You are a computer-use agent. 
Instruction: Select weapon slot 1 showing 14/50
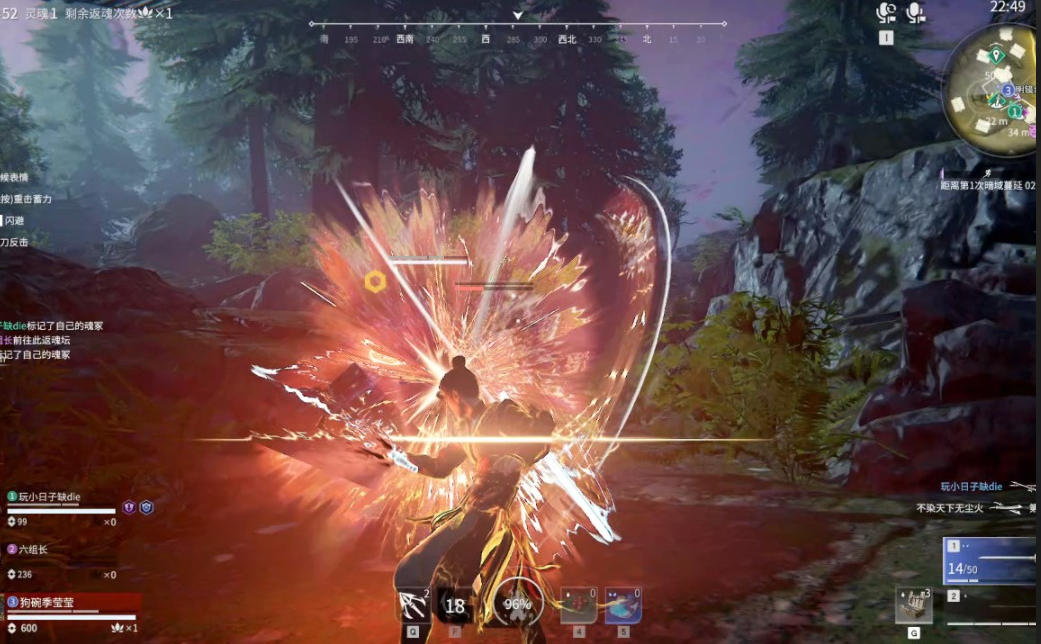pos(990,561)
